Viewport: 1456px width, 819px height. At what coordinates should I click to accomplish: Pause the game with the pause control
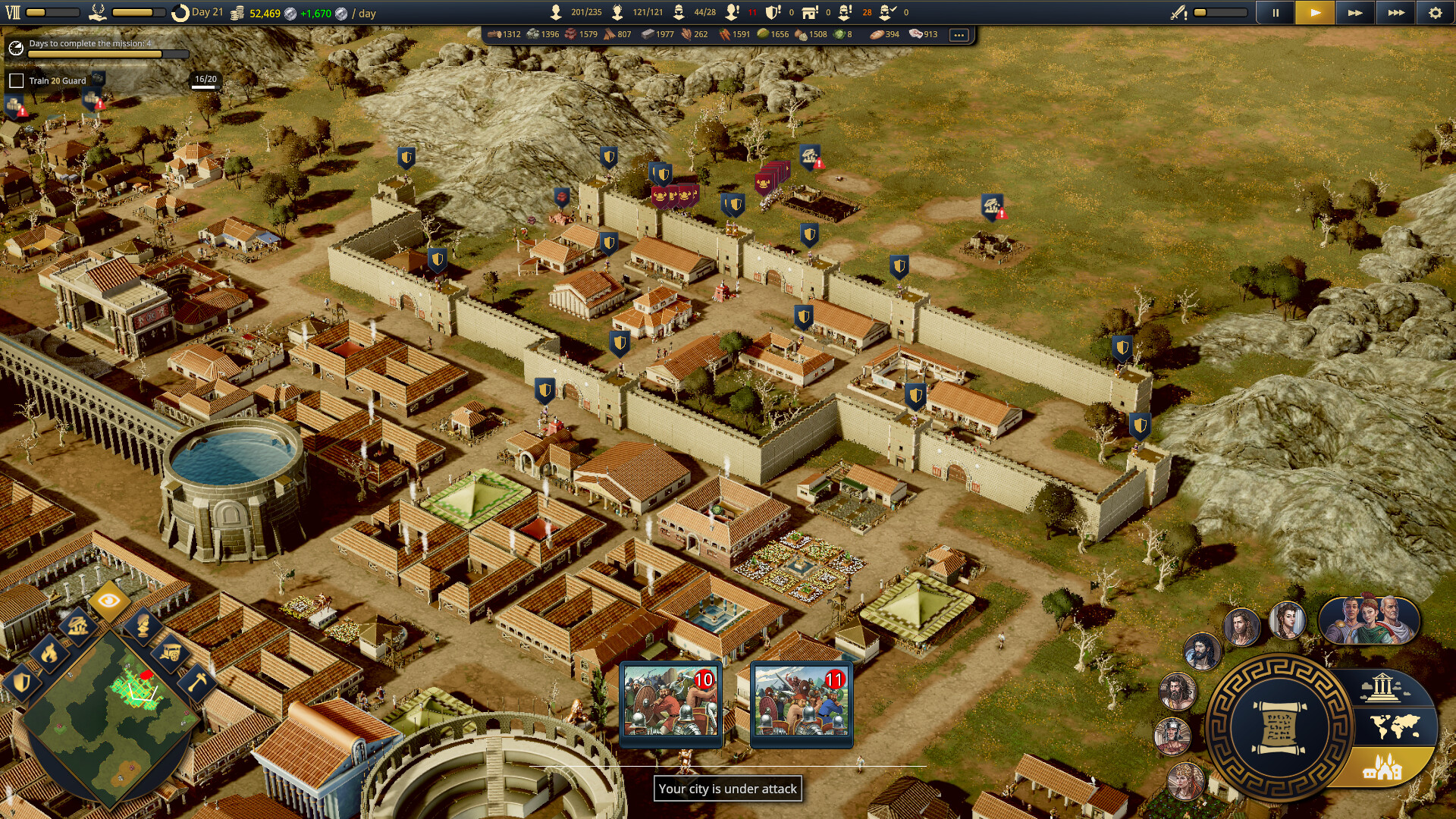coord(1276,12)
